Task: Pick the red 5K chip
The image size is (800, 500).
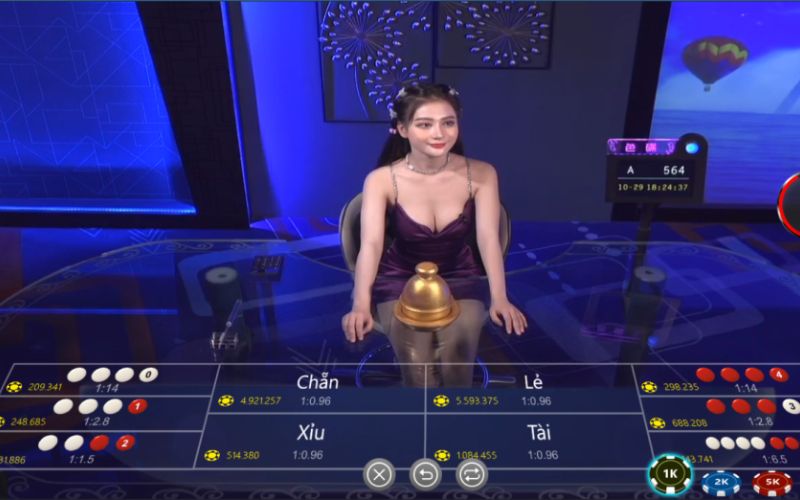Action: tap(771, 482)
